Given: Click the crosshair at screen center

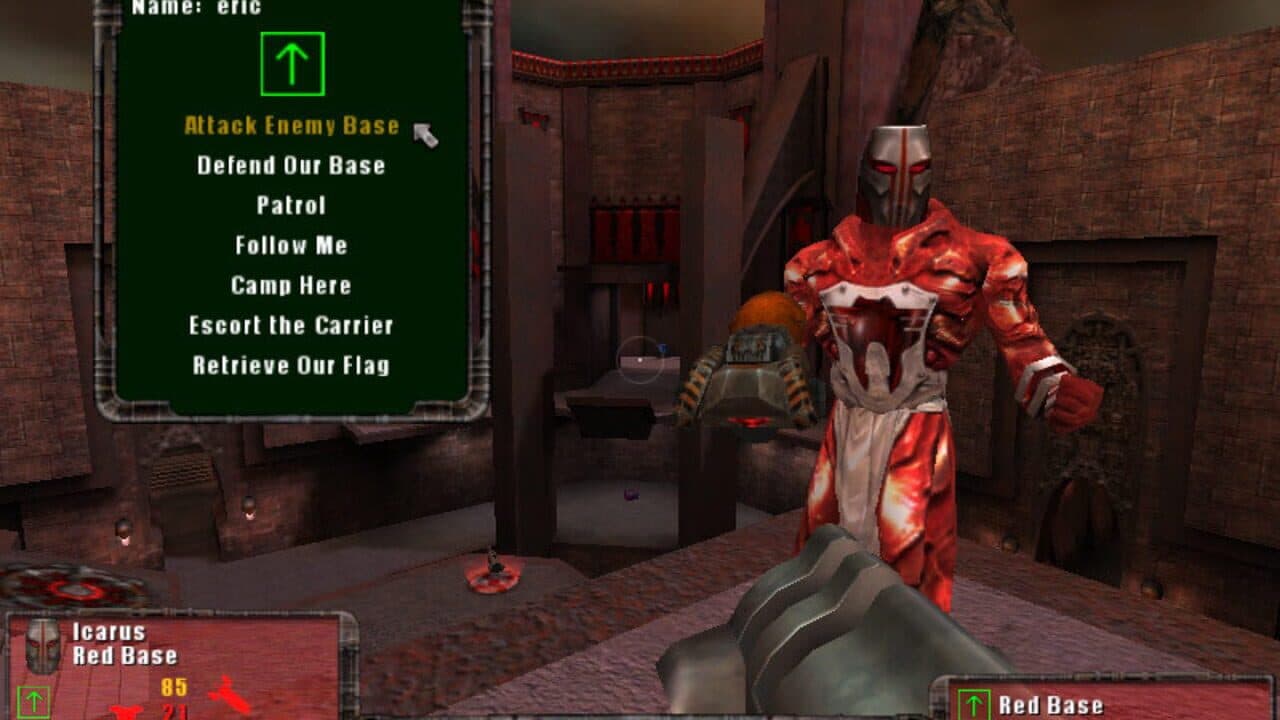Looking at the screenshot, I should click(x=640, y=360).
